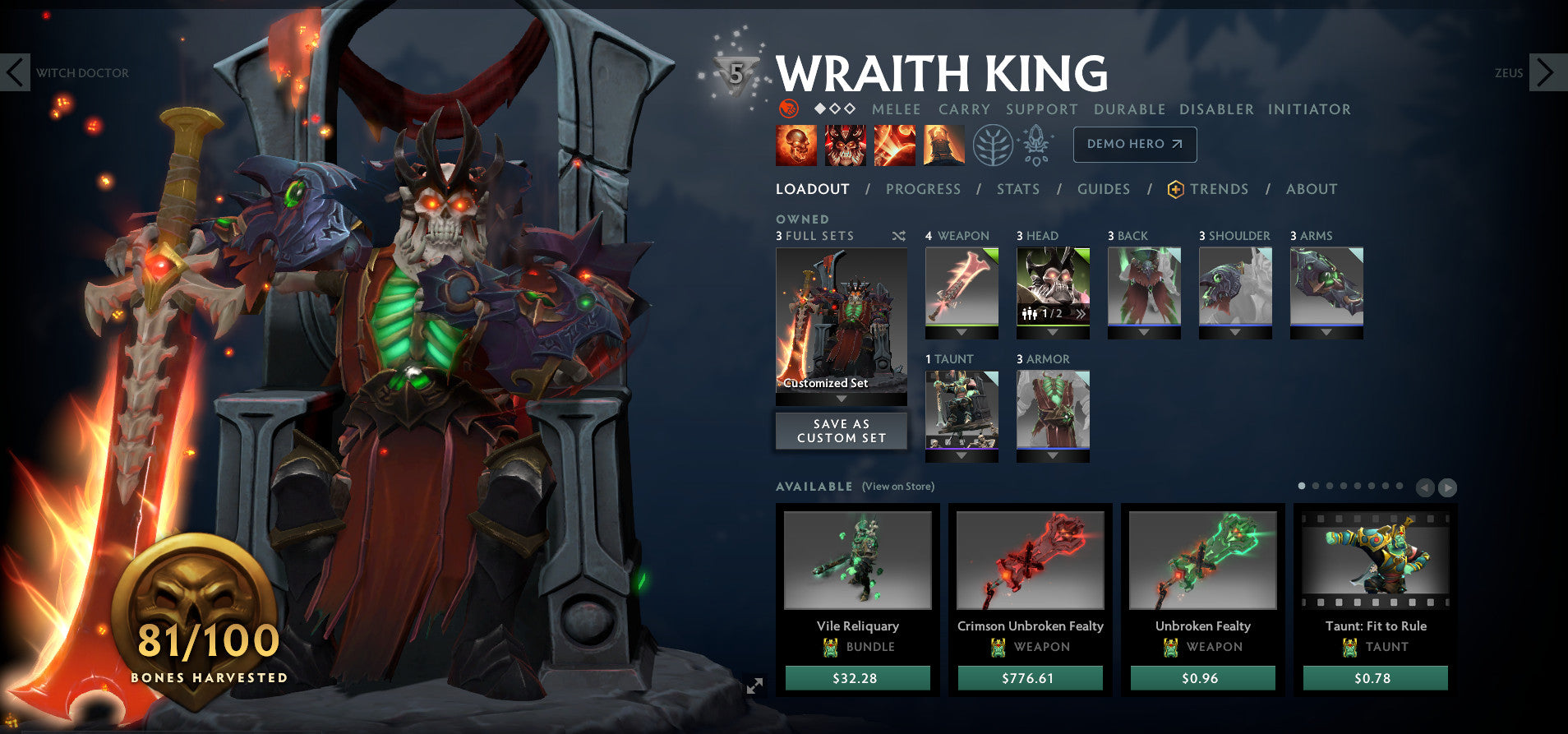Open the View on Store link
This screenshot has width=1568, height=734.
(897, 487)
